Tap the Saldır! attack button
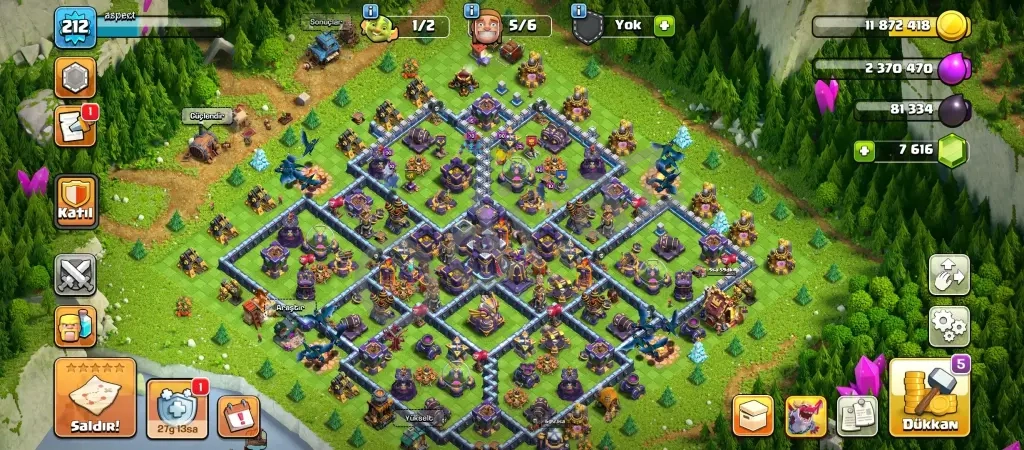 point(95,398)
